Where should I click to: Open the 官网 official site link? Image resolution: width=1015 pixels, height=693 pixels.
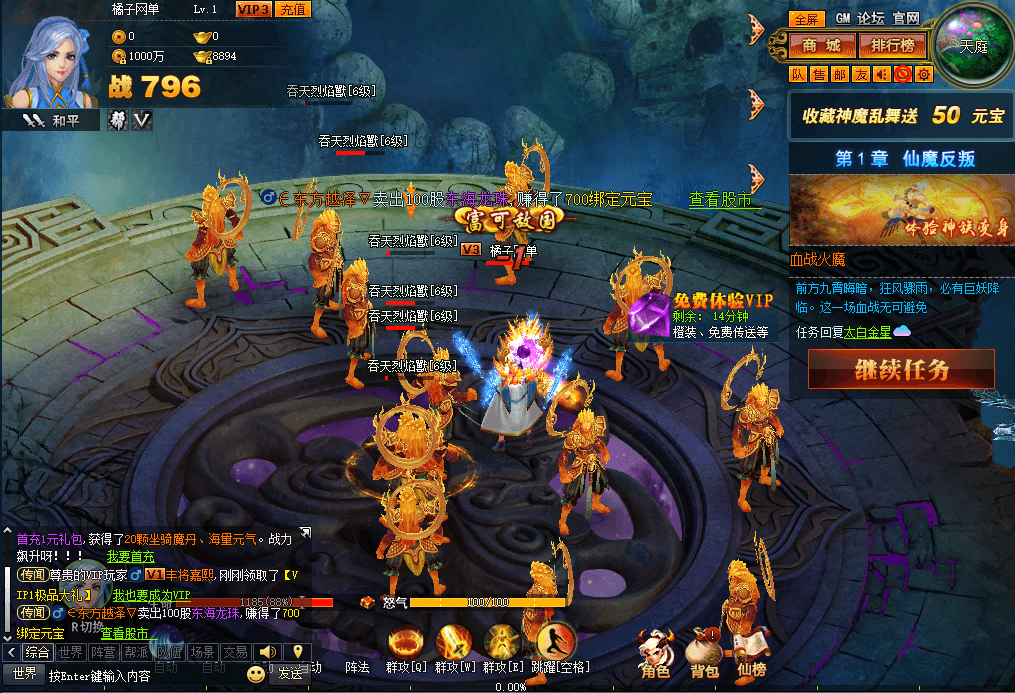click(x=906, y=18)
